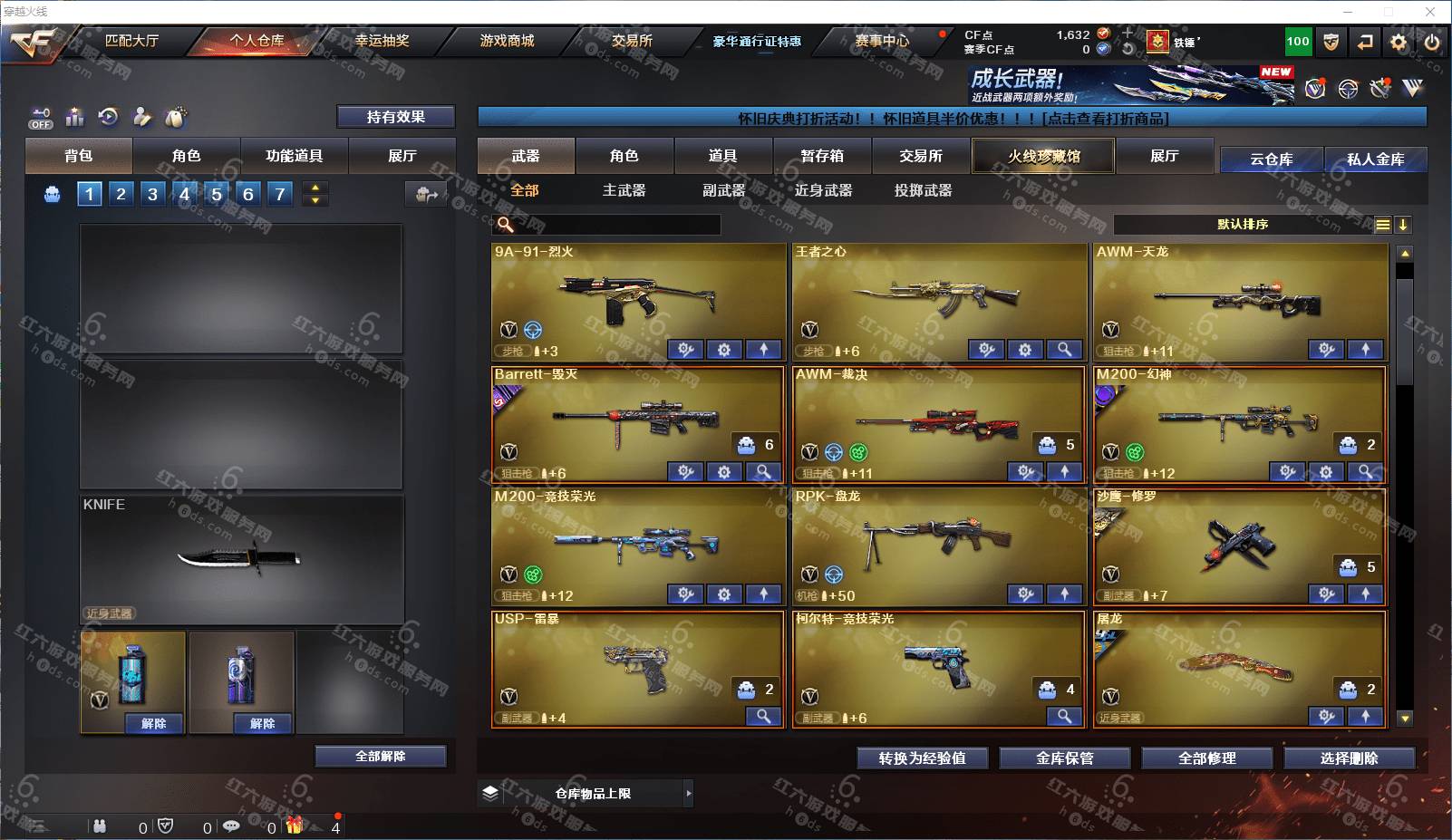Select backpack number 3
The width and height of the screenshot is (1452, 840).
(152, 194)
